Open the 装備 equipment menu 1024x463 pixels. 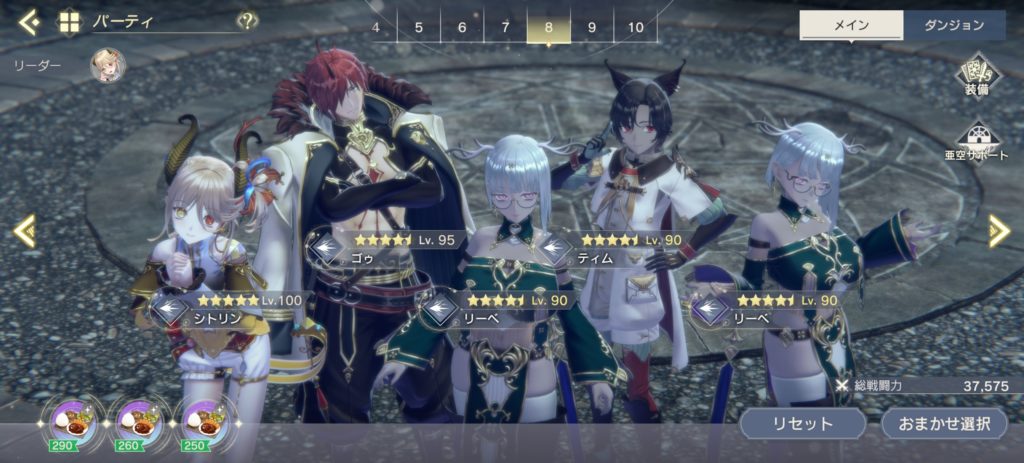pos(976,77)
